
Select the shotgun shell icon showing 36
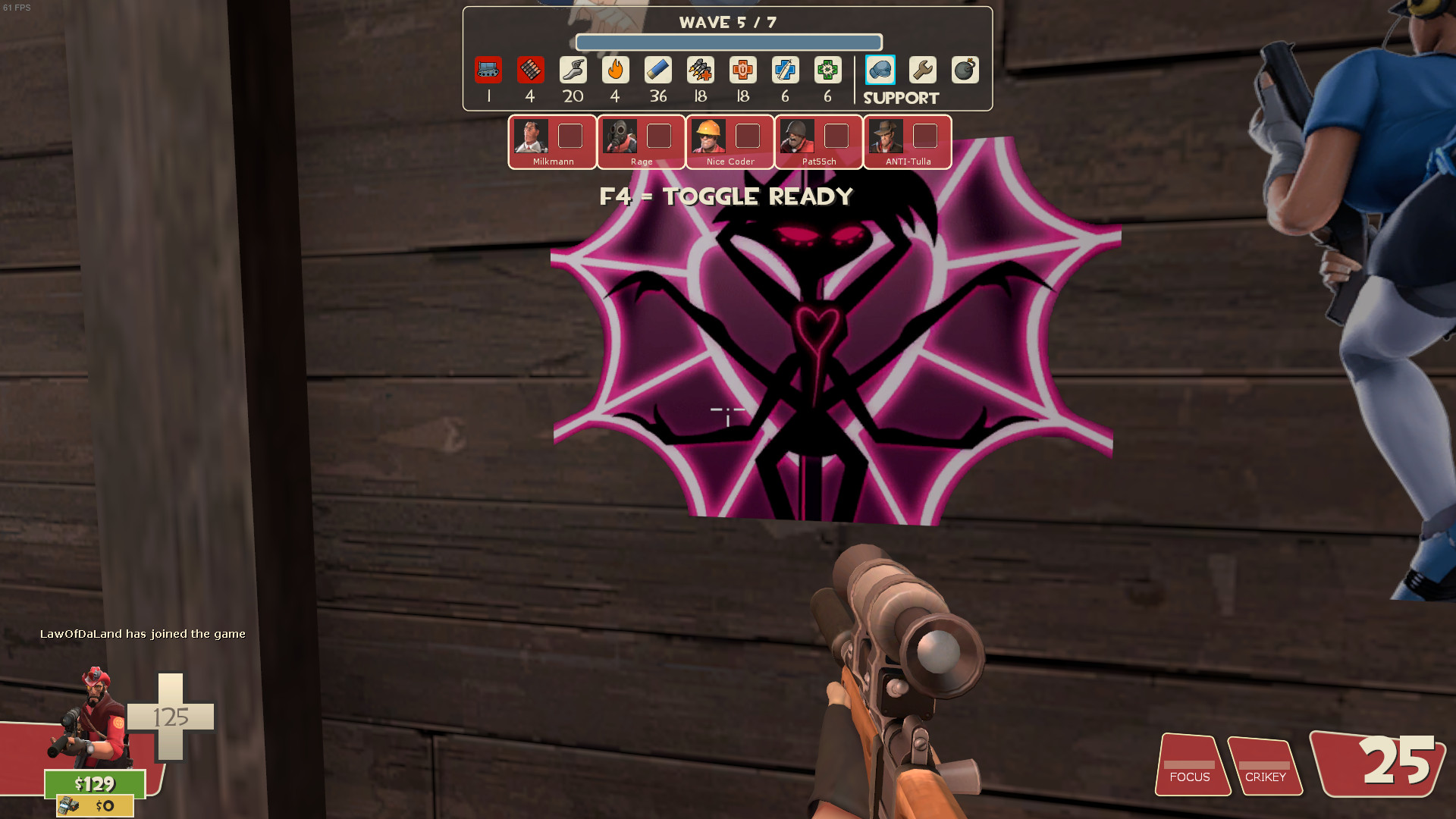click(657, 70)
